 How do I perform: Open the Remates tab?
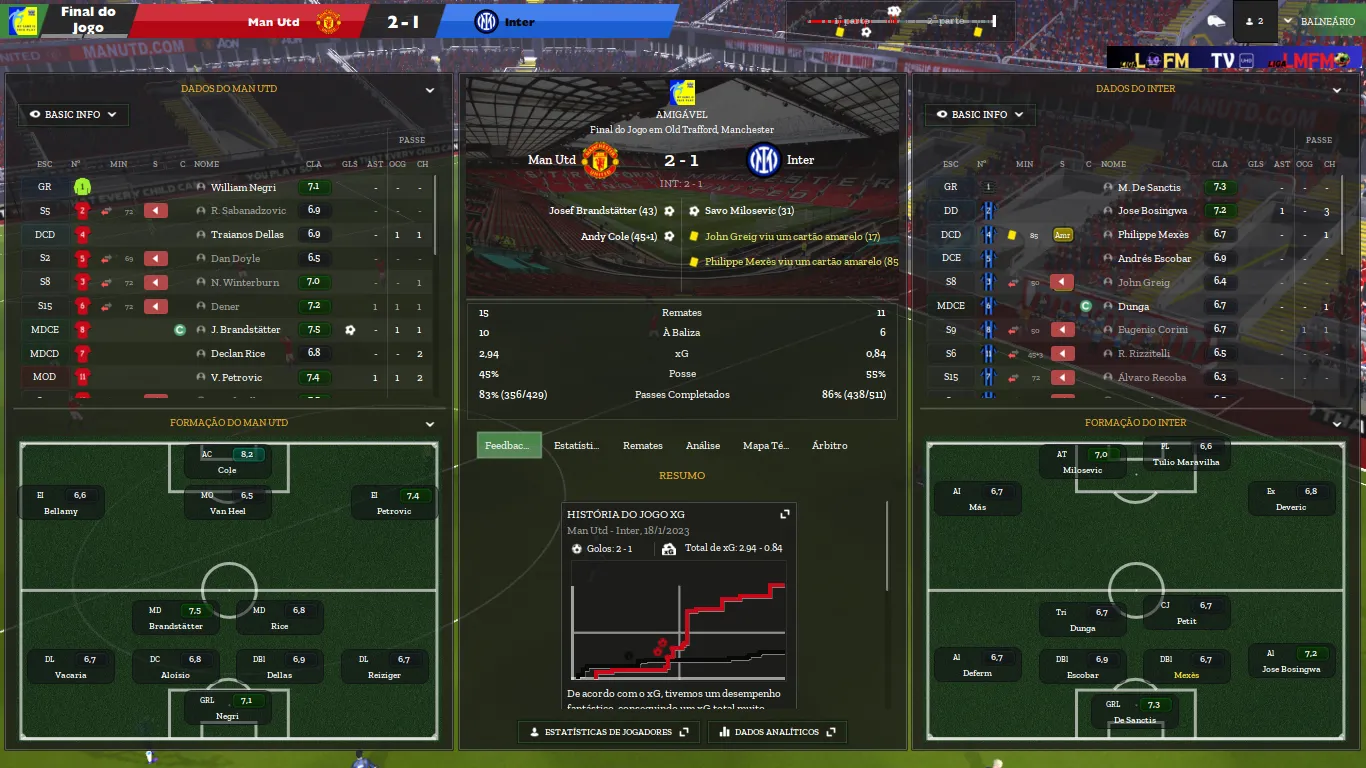[642, 446]
